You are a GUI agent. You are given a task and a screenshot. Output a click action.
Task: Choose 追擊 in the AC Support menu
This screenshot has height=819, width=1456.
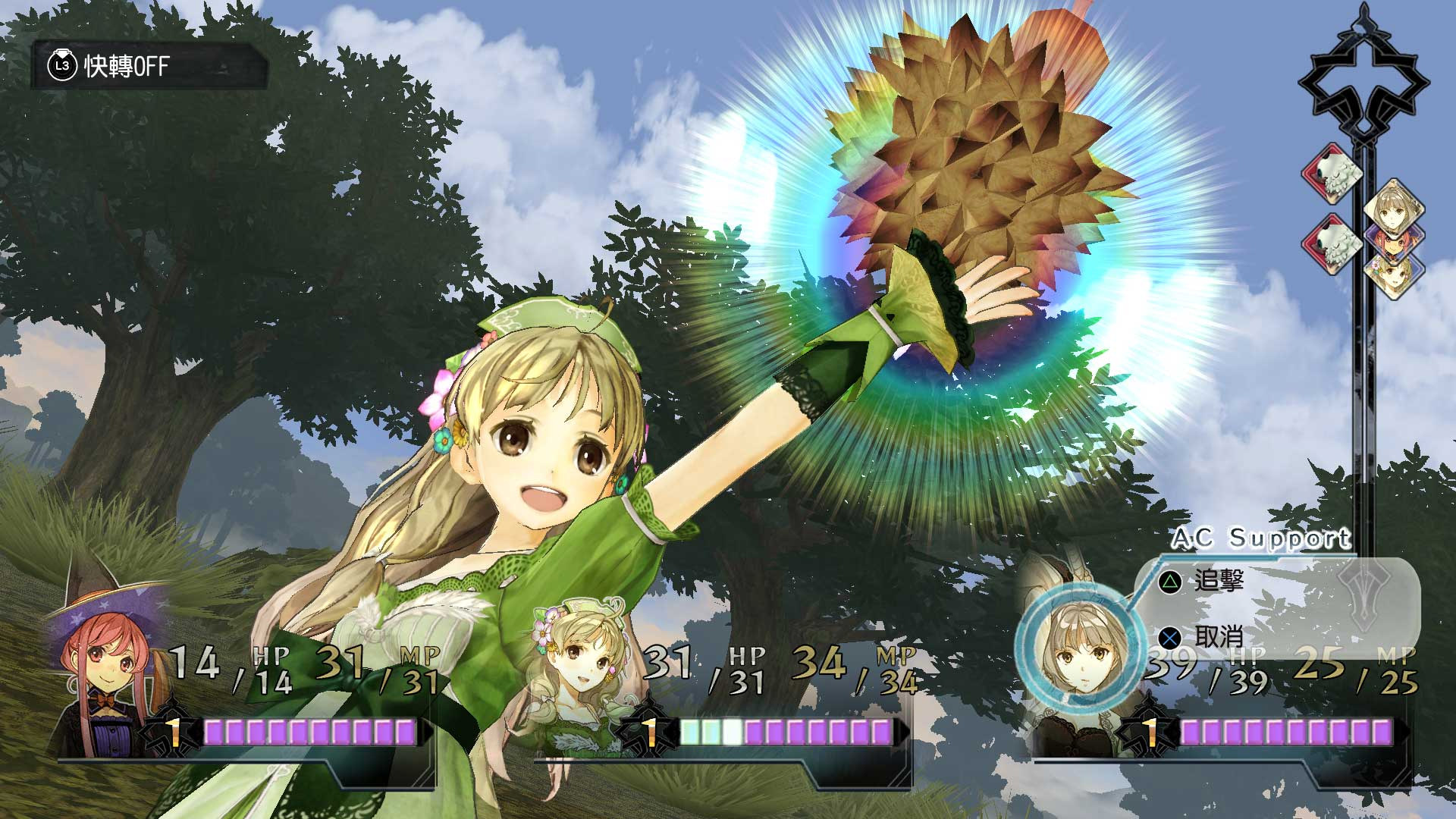[1218, 581]
